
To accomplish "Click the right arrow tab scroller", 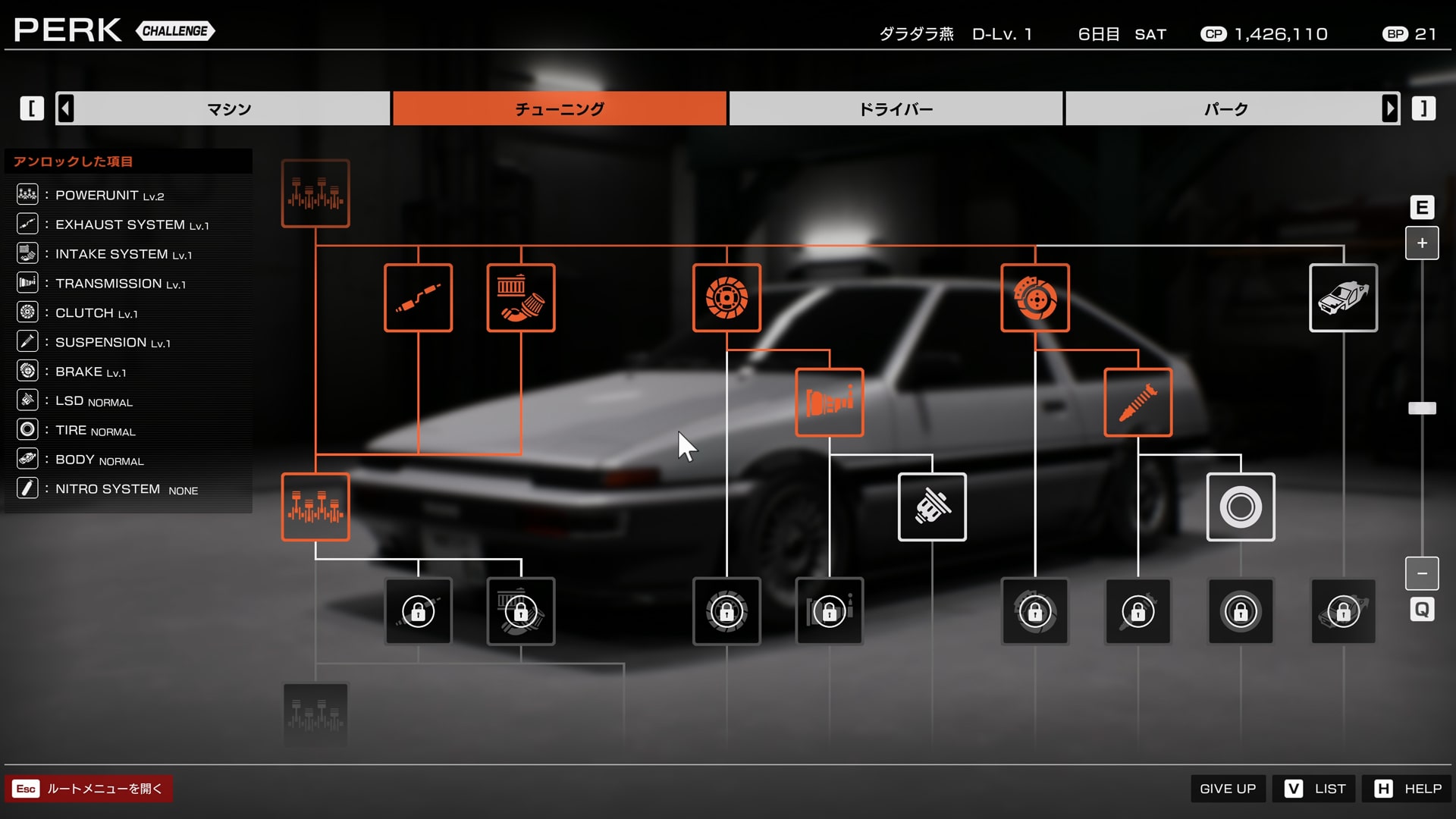I will 1390,108.
